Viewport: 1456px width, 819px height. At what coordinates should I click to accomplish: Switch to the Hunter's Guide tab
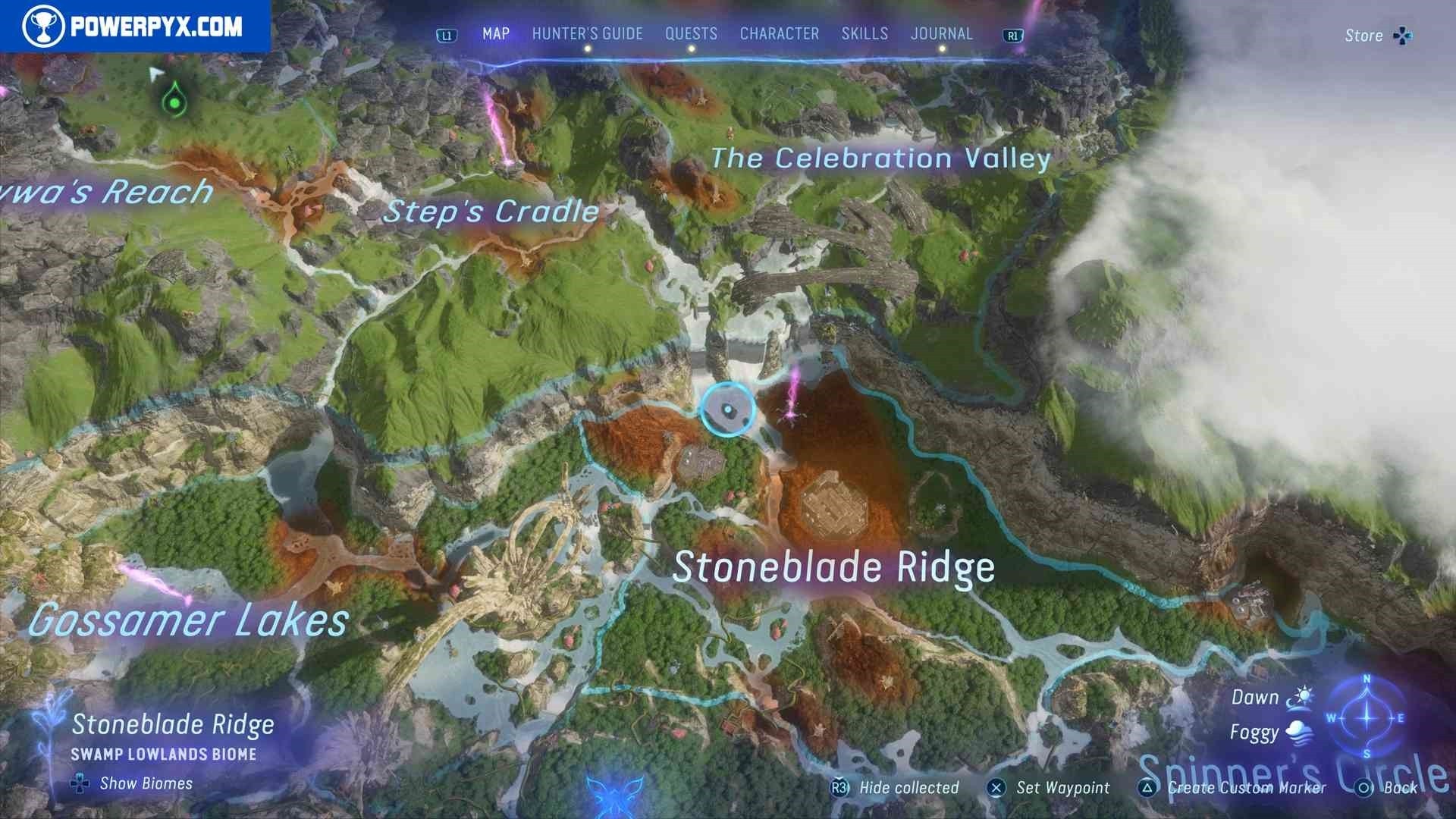tap(587, 34)
